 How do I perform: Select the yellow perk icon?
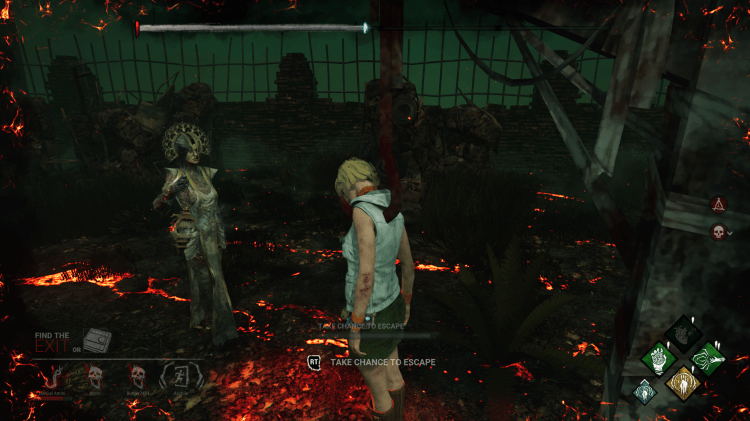[684, 382]
